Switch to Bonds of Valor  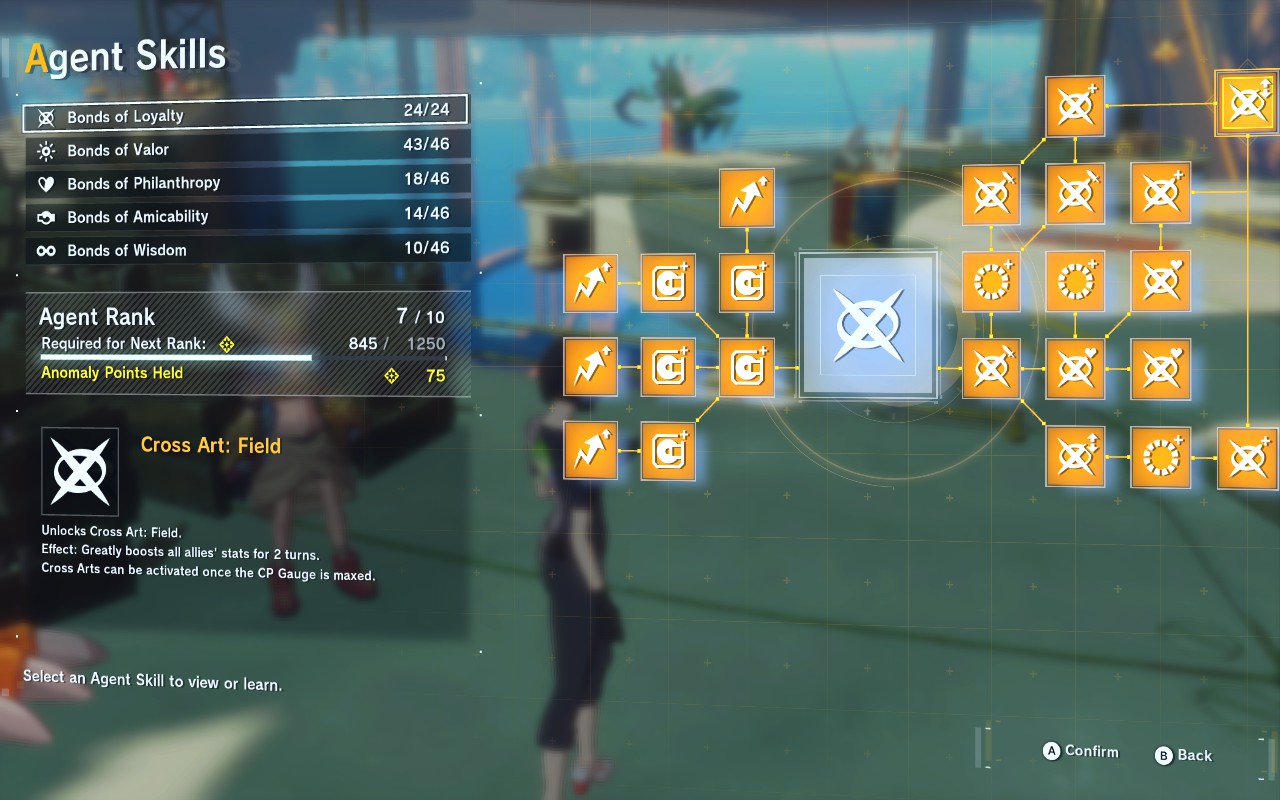[x=245, y=149]
